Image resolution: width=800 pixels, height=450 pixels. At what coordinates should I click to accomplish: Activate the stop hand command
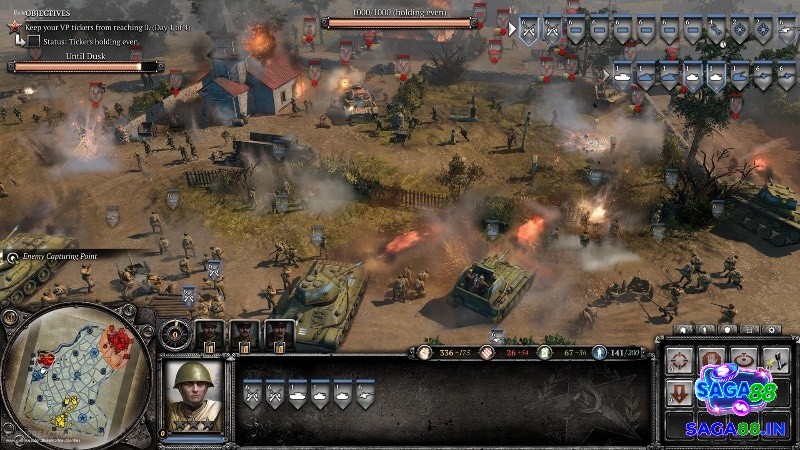[x=711, y=362]
